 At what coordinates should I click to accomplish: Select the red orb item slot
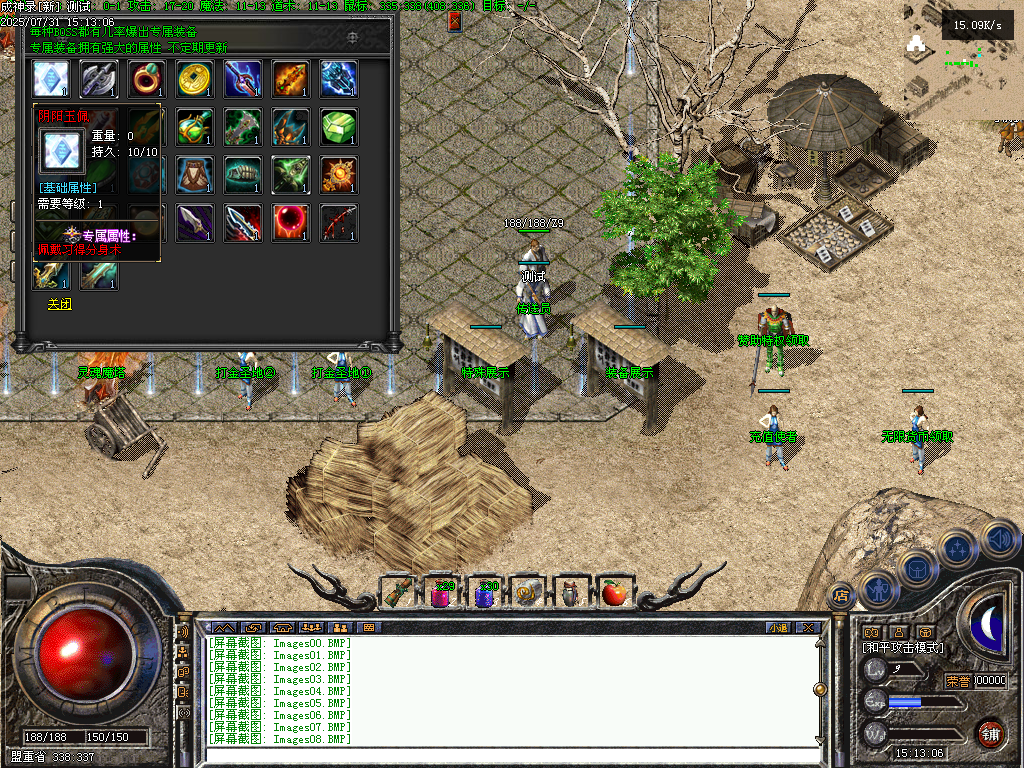click(x=292, y=223)
